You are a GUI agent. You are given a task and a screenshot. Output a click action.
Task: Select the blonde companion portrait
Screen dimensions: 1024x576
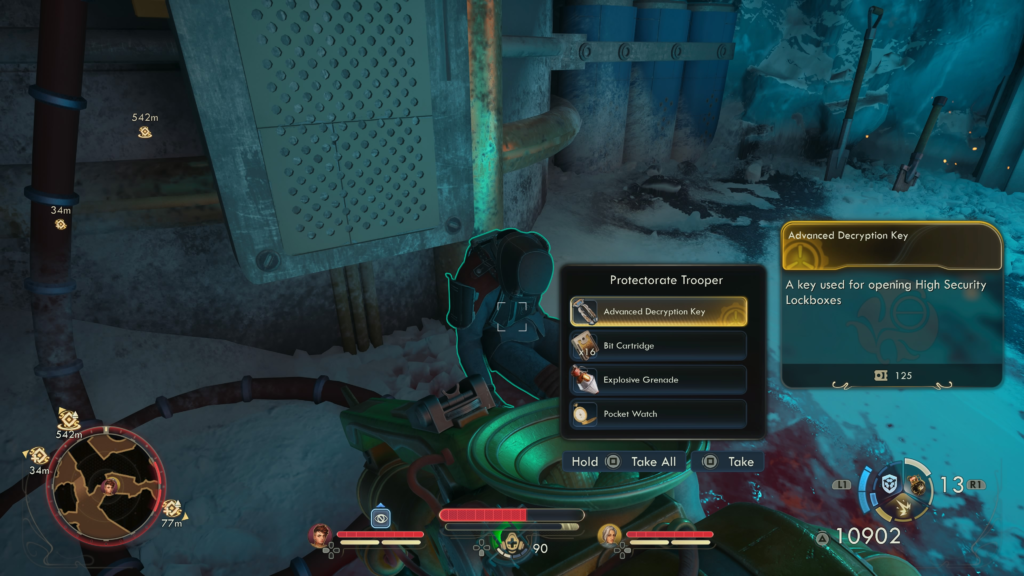[x=608, y=536]
